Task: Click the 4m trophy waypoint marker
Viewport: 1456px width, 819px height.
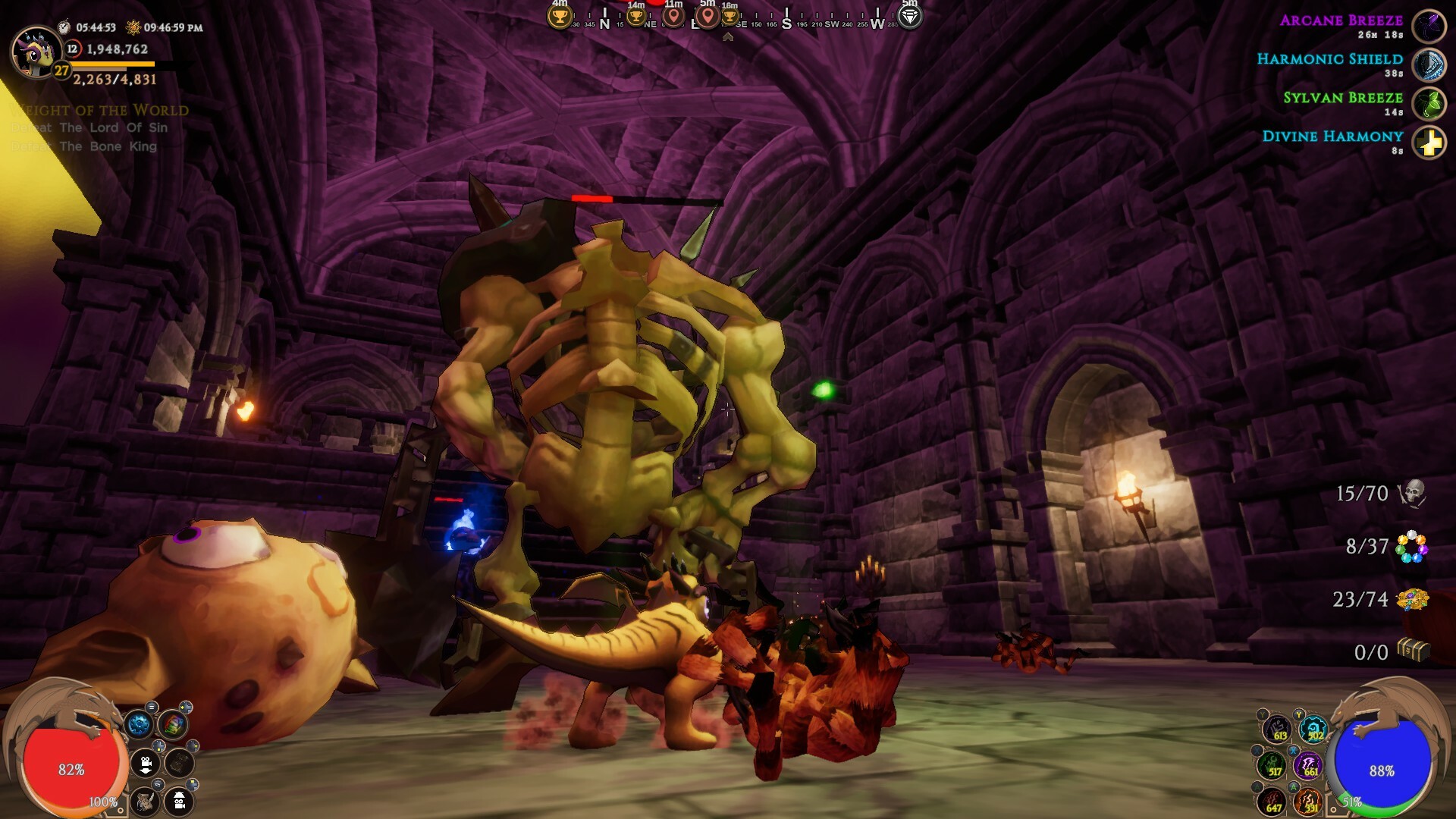Action: [x=559, y=17]
